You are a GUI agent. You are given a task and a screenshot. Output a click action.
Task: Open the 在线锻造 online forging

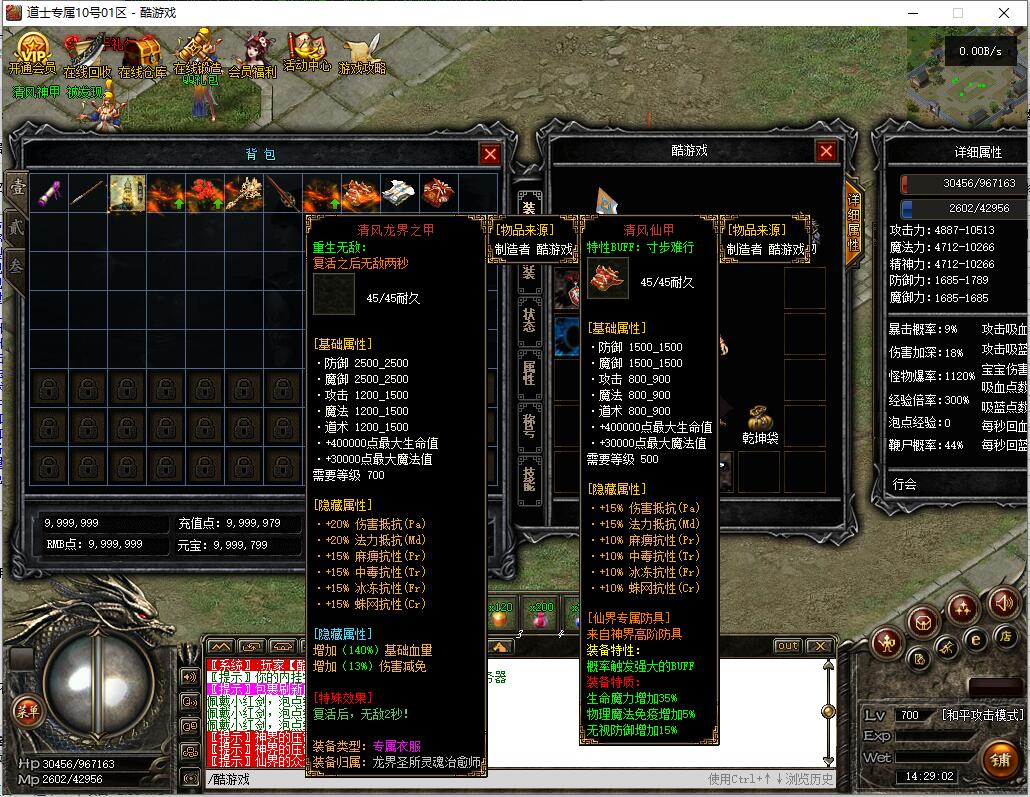click(x=197, y=52)
